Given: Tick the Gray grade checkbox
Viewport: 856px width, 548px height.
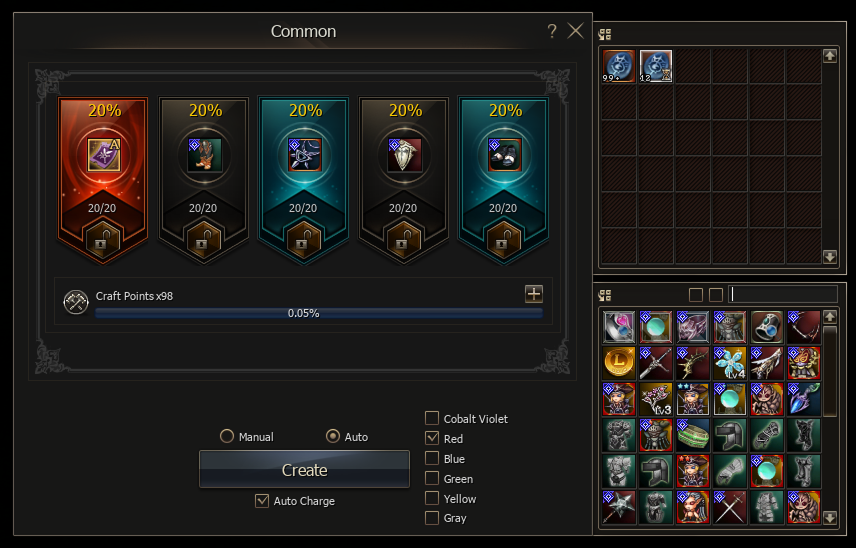Looking at the screenshot, I should pyautogui.click(x=432, y=518).
